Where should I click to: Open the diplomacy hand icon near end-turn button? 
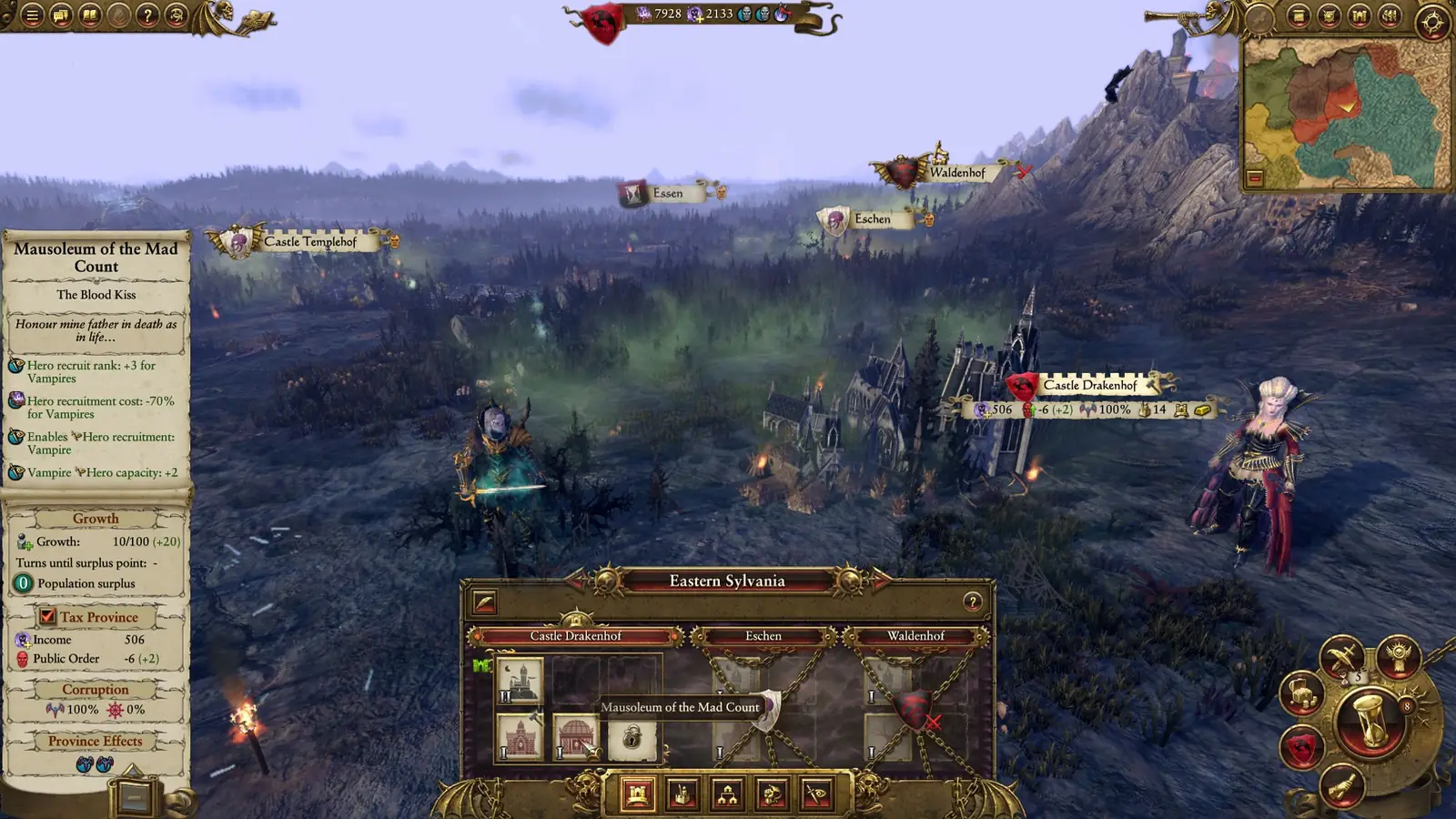coord(1344,785)
